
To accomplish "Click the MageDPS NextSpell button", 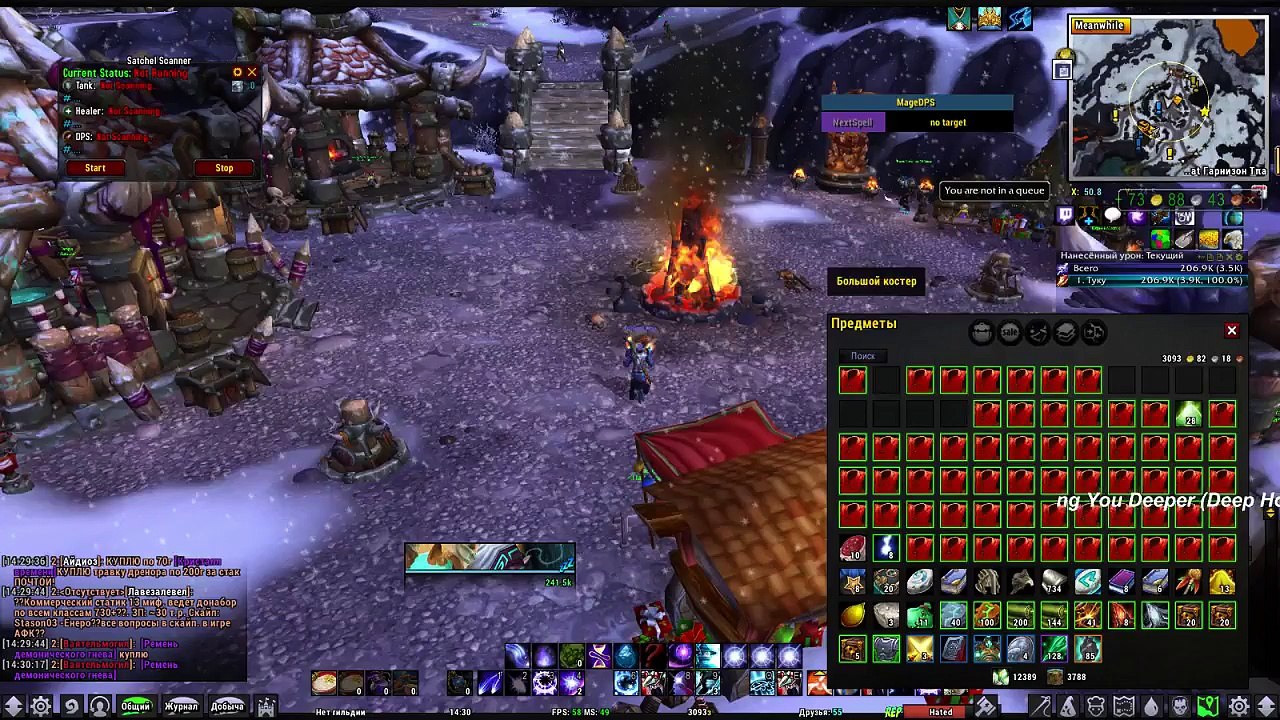I will click(852, 122).
